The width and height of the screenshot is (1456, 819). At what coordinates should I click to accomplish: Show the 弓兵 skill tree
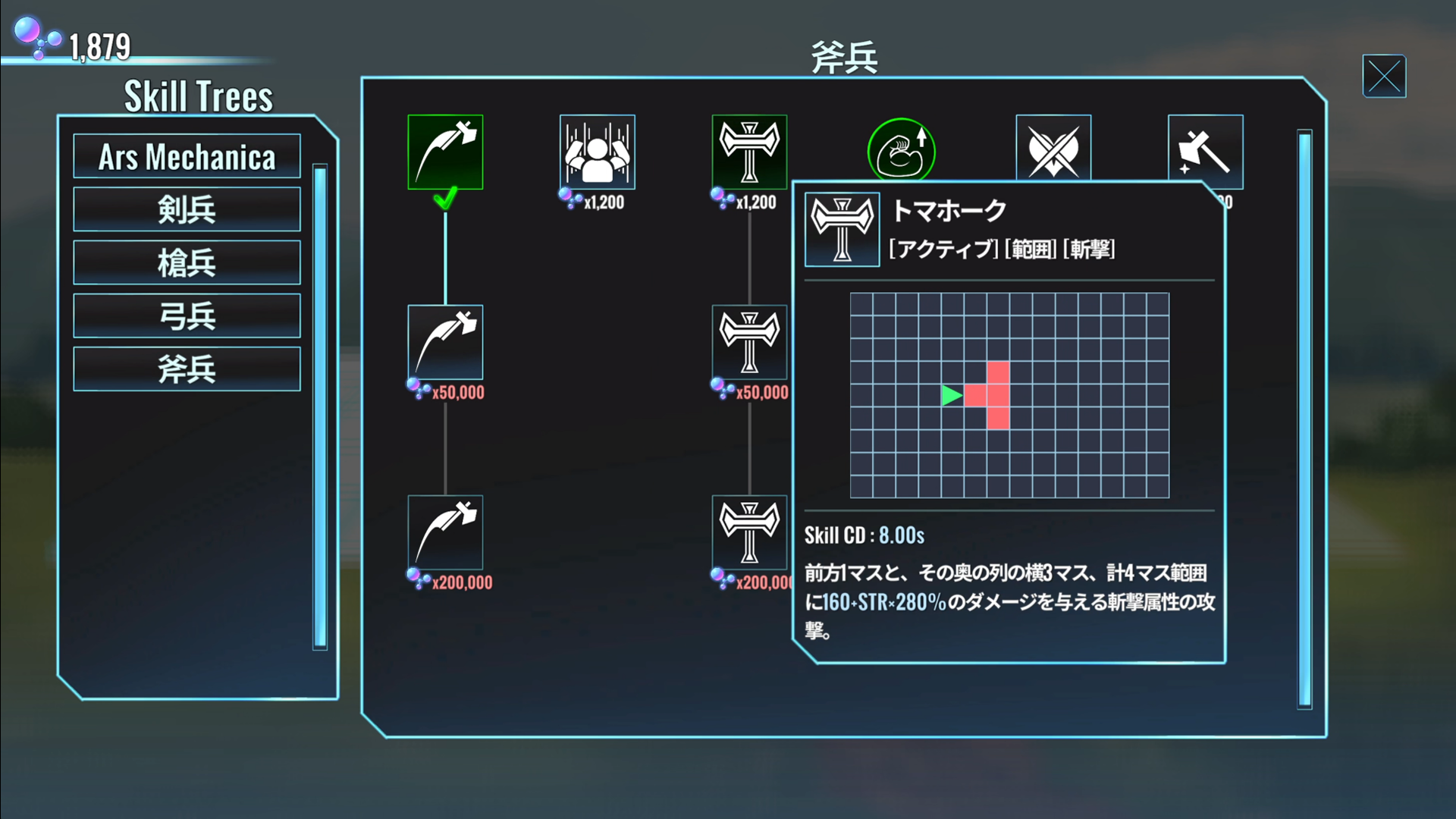[x=187, y=315]
